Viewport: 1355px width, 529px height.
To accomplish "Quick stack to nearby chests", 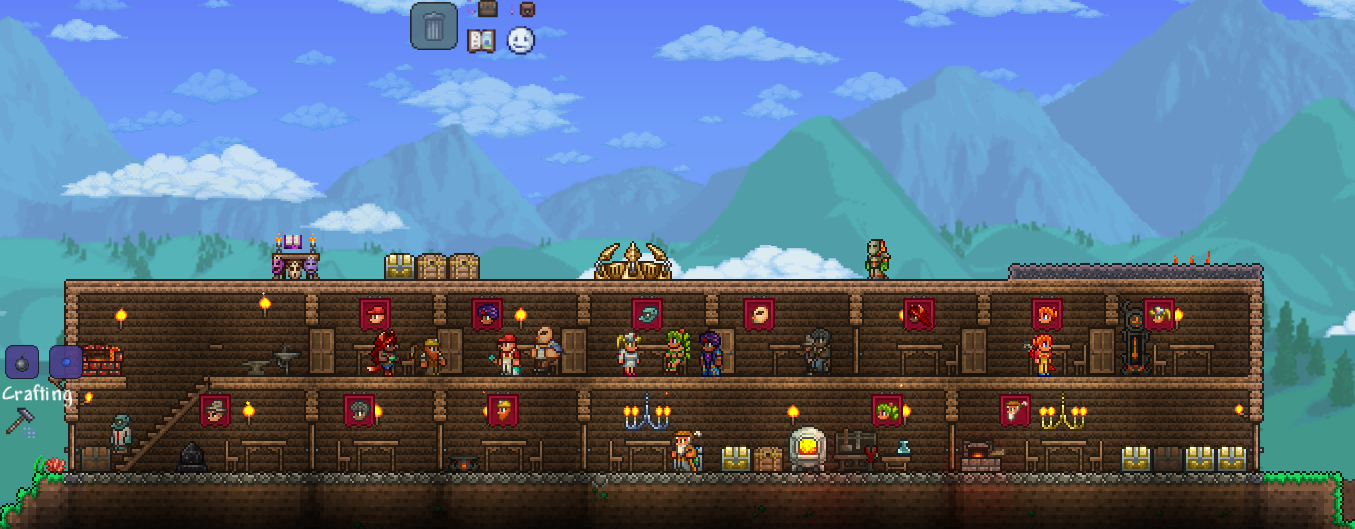I will coord(487,9).
